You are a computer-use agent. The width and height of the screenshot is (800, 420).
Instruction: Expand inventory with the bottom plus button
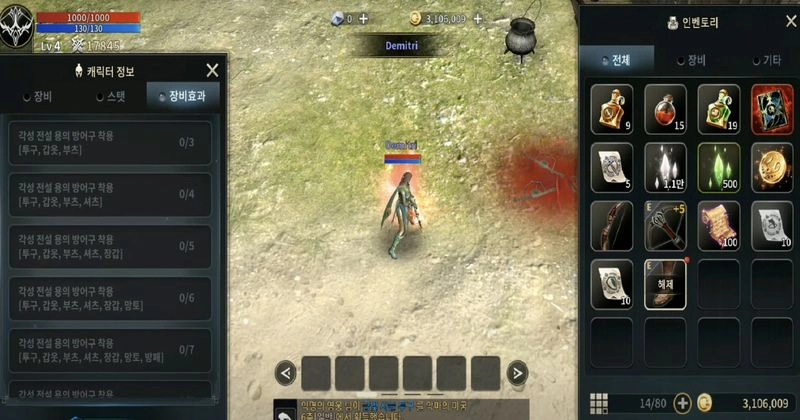coord(683,403)
